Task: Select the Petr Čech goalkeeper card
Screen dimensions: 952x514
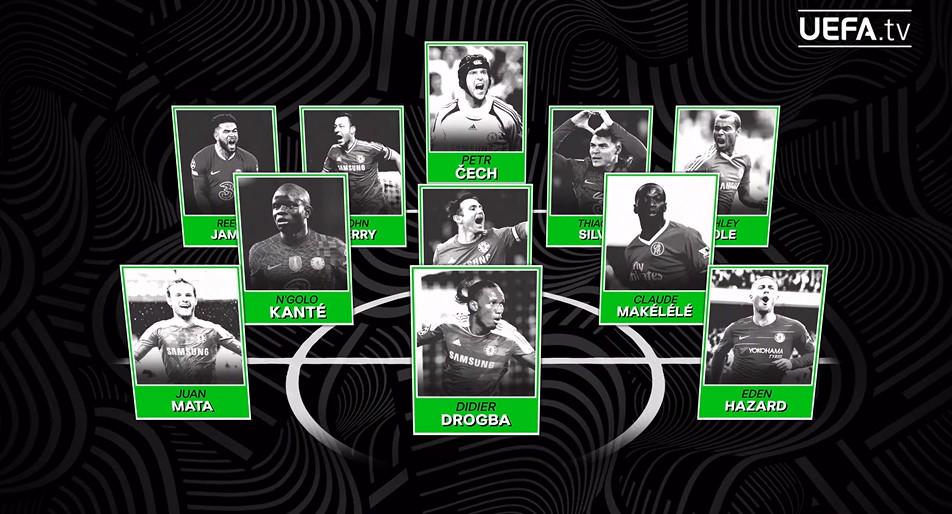Action: [476, 110]
